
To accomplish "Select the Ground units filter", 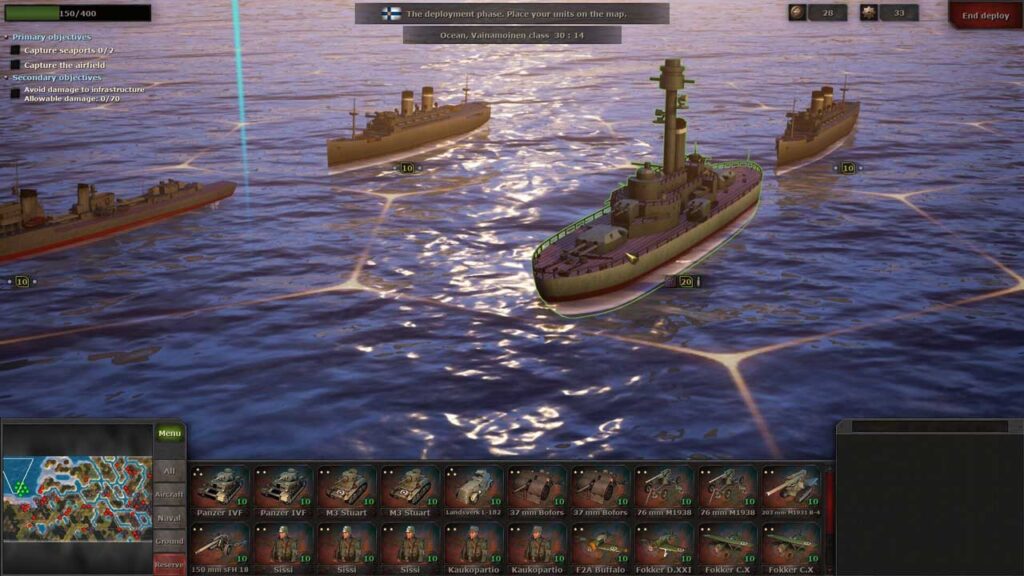I will pyautogui.click(x=169, y=541).
